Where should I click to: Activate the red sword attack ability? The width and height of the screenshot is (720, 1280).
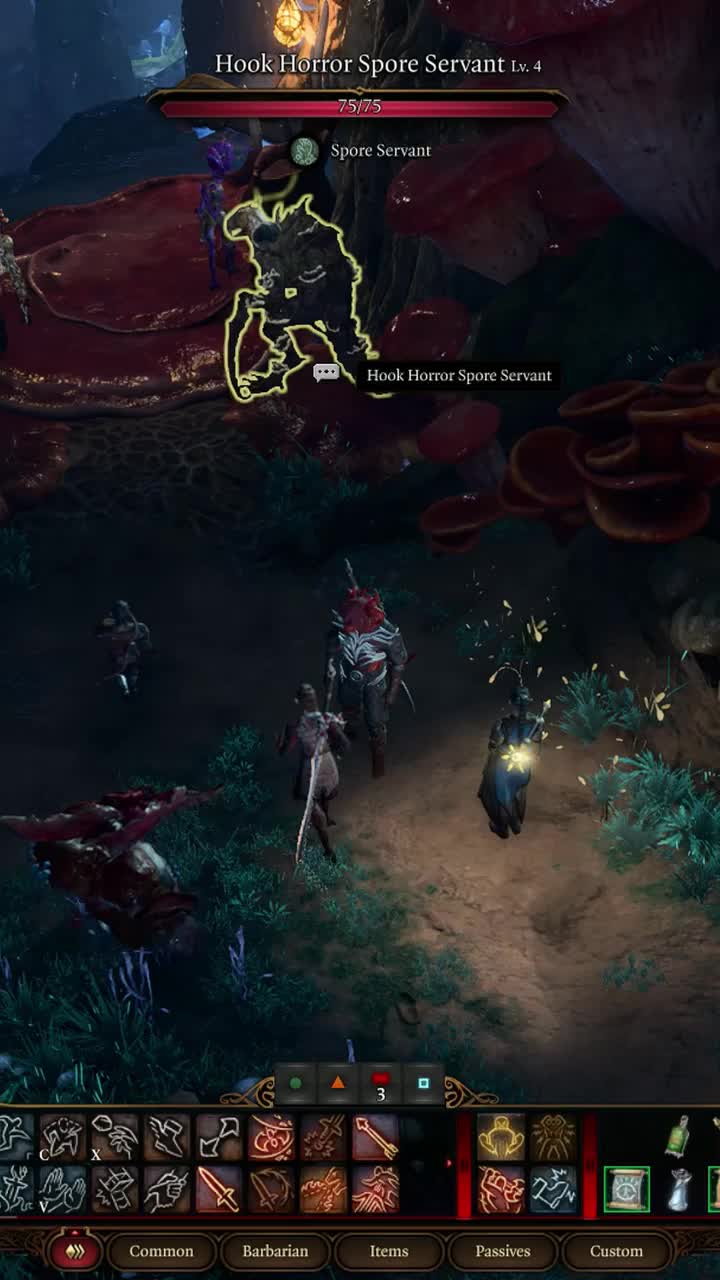point(219,1189)
